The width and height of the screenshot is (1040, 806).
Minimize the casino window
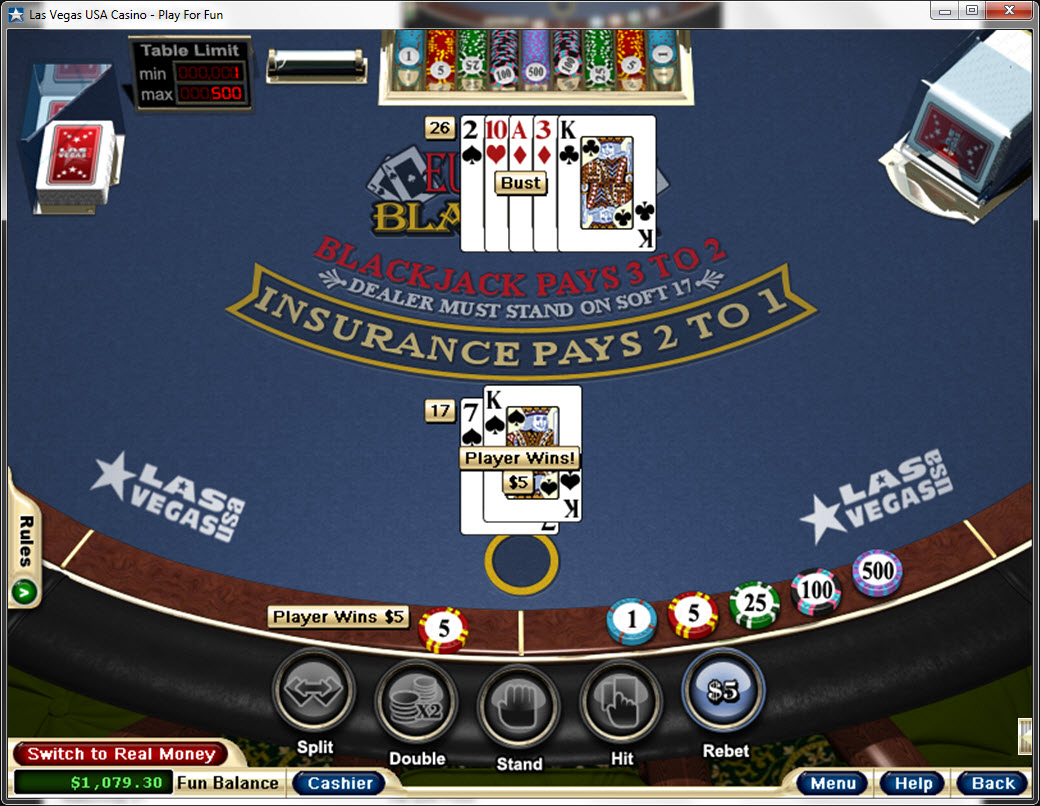click(x=944, y=10)
